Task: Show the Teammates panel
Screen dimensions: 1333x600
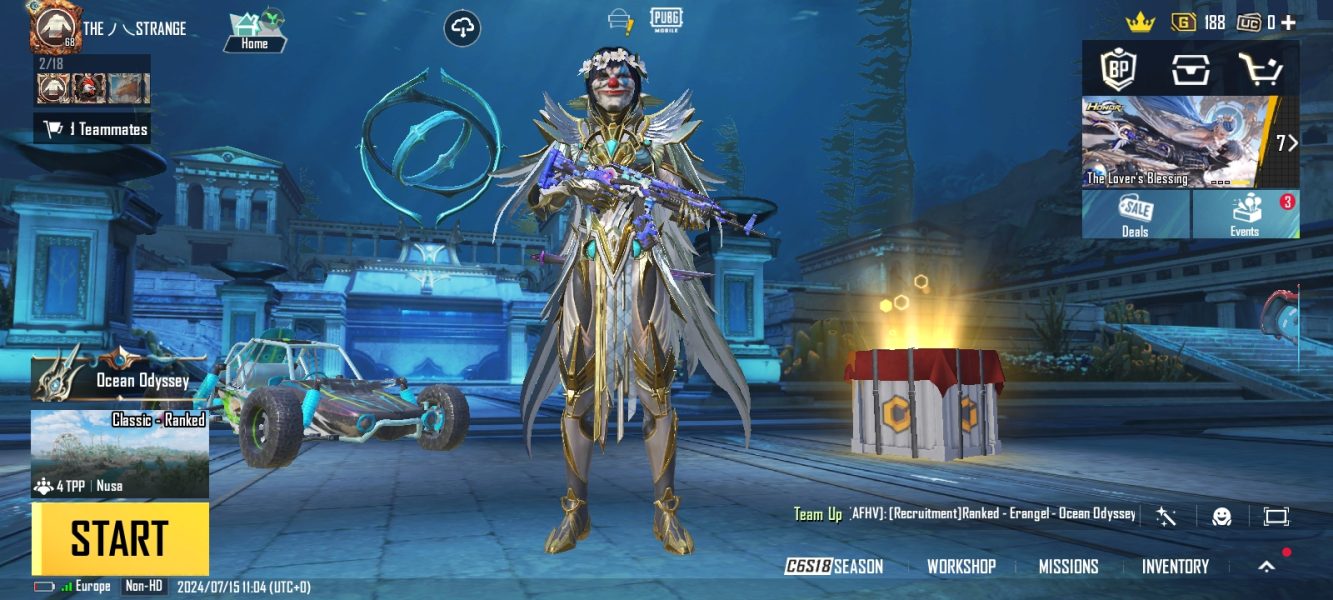Action: (x=95, y=129)
